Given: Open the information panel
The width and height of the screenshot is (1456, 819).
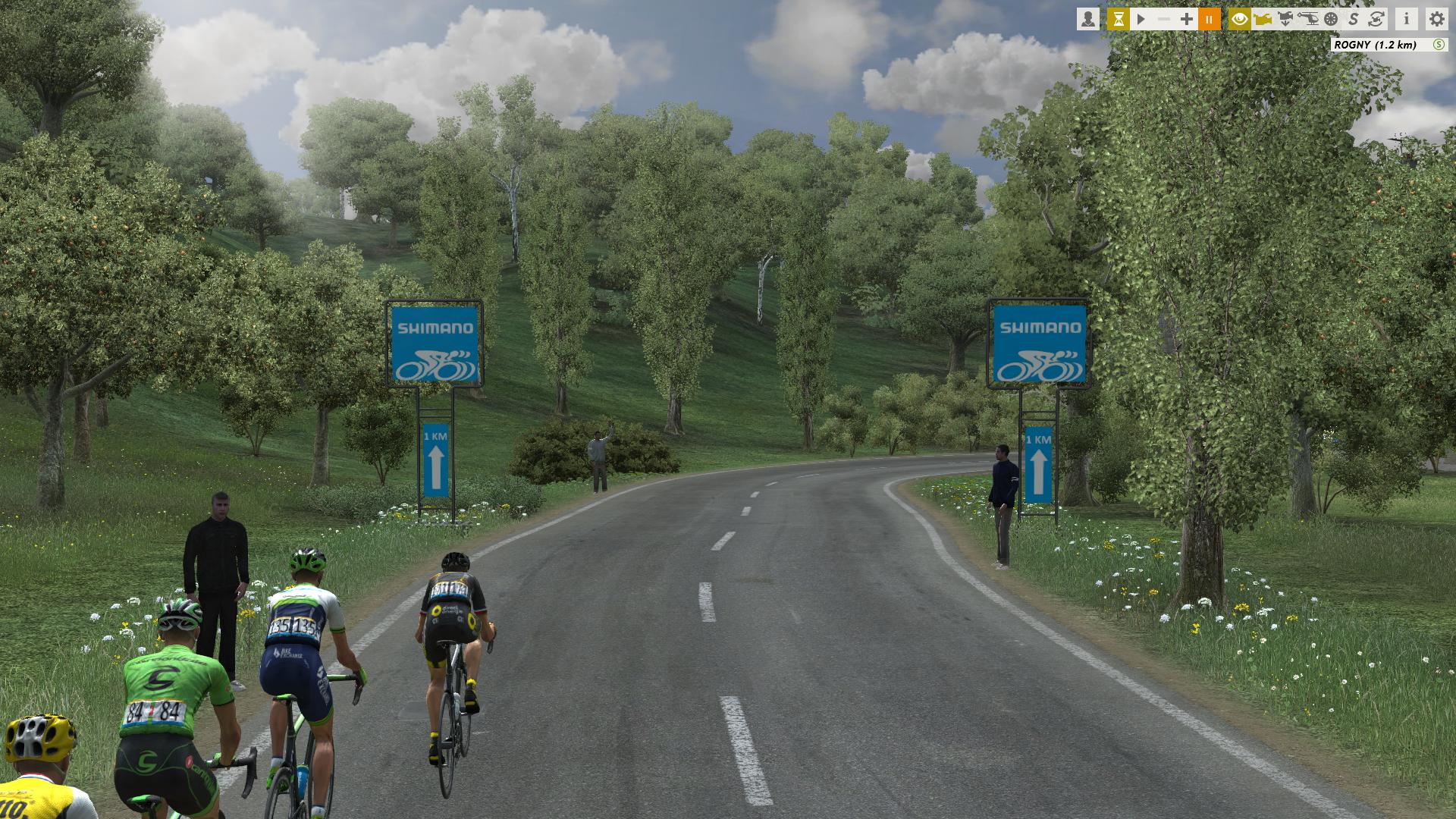Looking at the screenshot, I should (1407, 19).
